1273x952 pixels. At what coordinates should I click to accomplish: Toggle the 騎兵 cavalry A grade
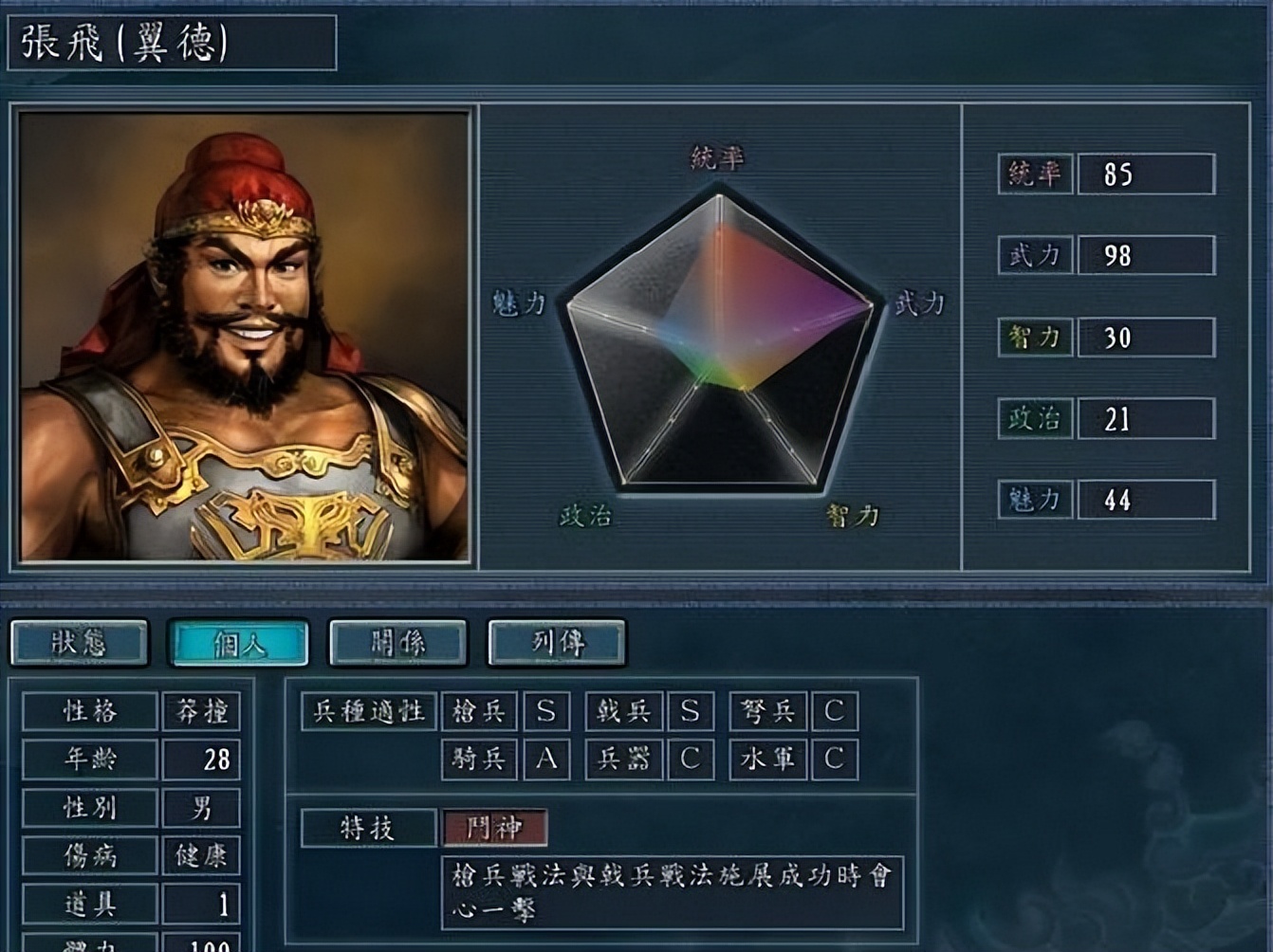pyautogui.click(x=545, y=760)
